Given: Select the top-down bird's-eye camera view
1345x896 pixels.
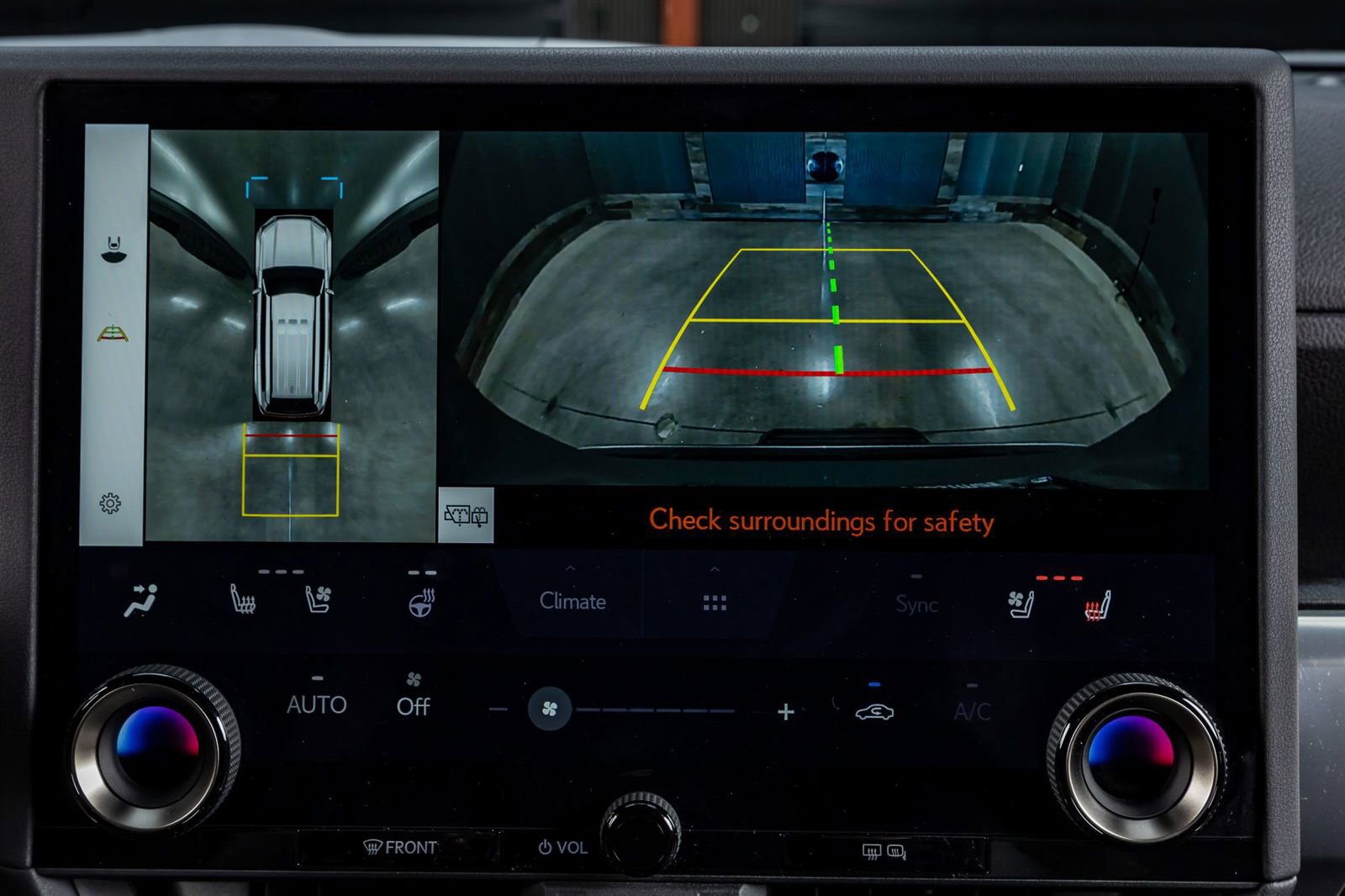Looking at the screenshot, I should coord(292,335).
